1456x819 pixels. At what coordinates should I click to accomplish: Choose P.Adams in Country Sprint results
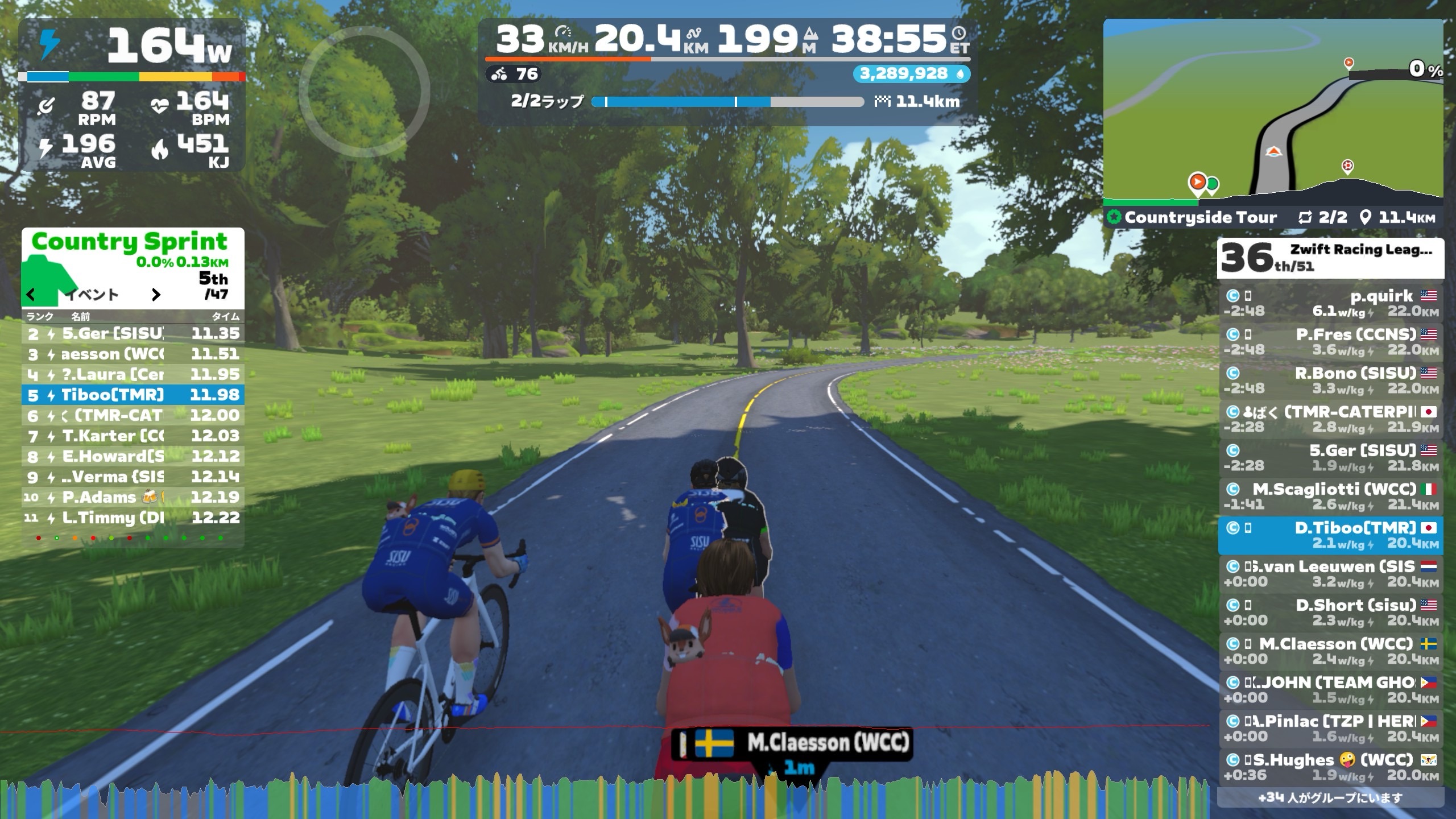coord(133,498)
